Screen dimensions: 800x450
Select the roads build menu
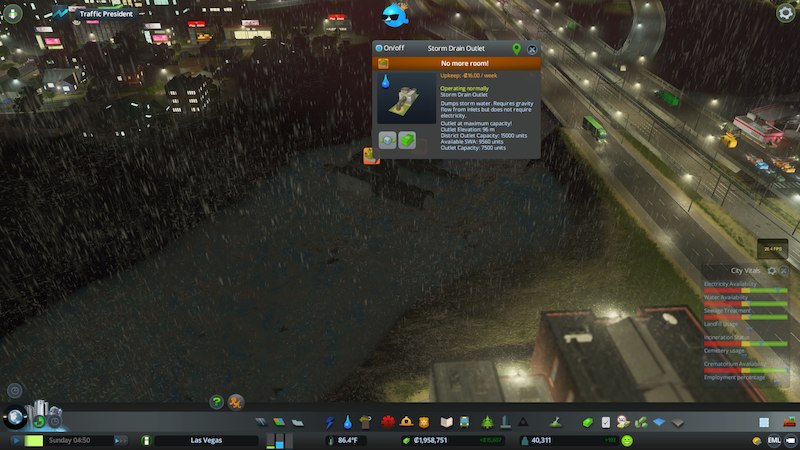click(261, 423)
